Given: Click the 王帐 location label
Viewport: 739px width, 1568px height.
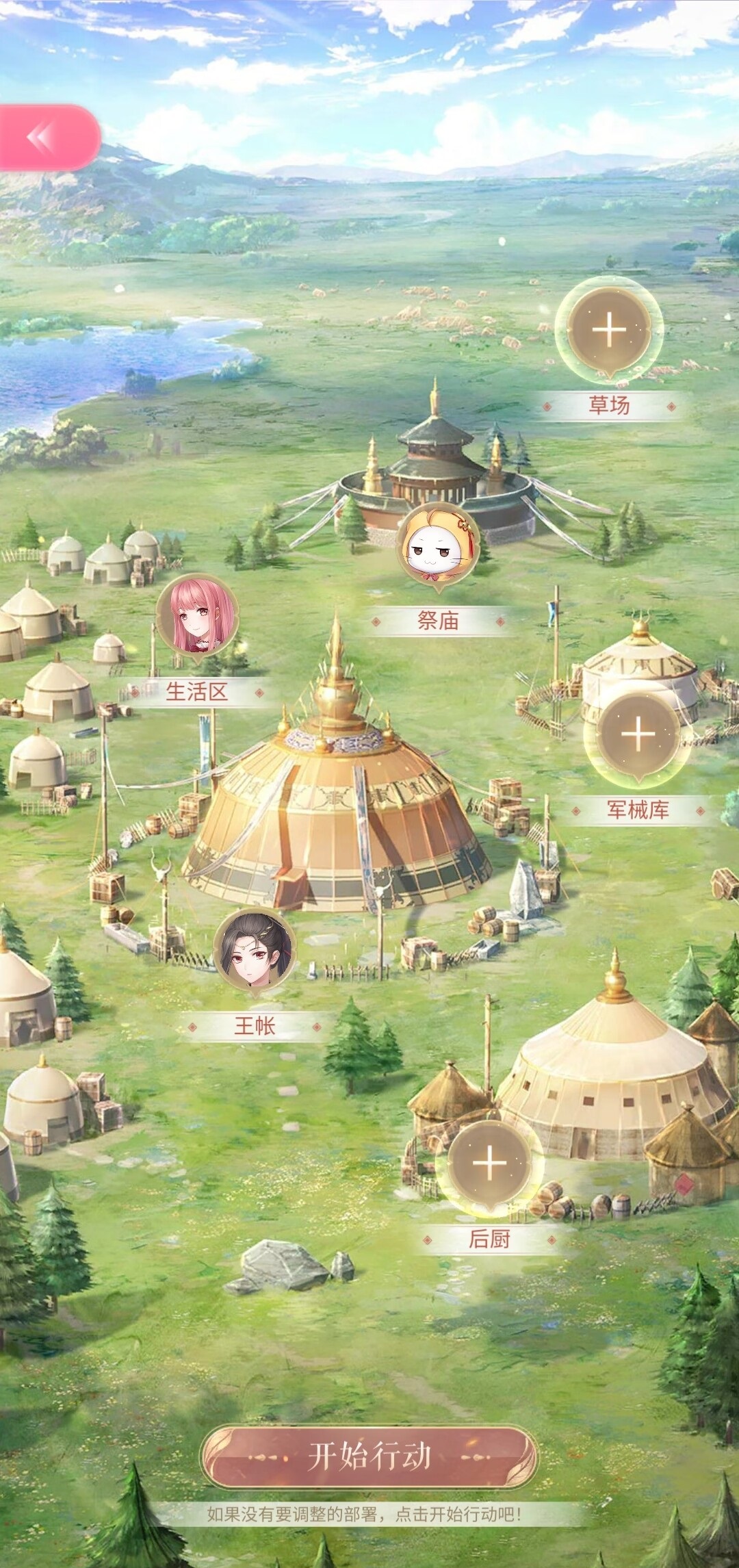Looking at the screenshot, I should (255, 1026).
